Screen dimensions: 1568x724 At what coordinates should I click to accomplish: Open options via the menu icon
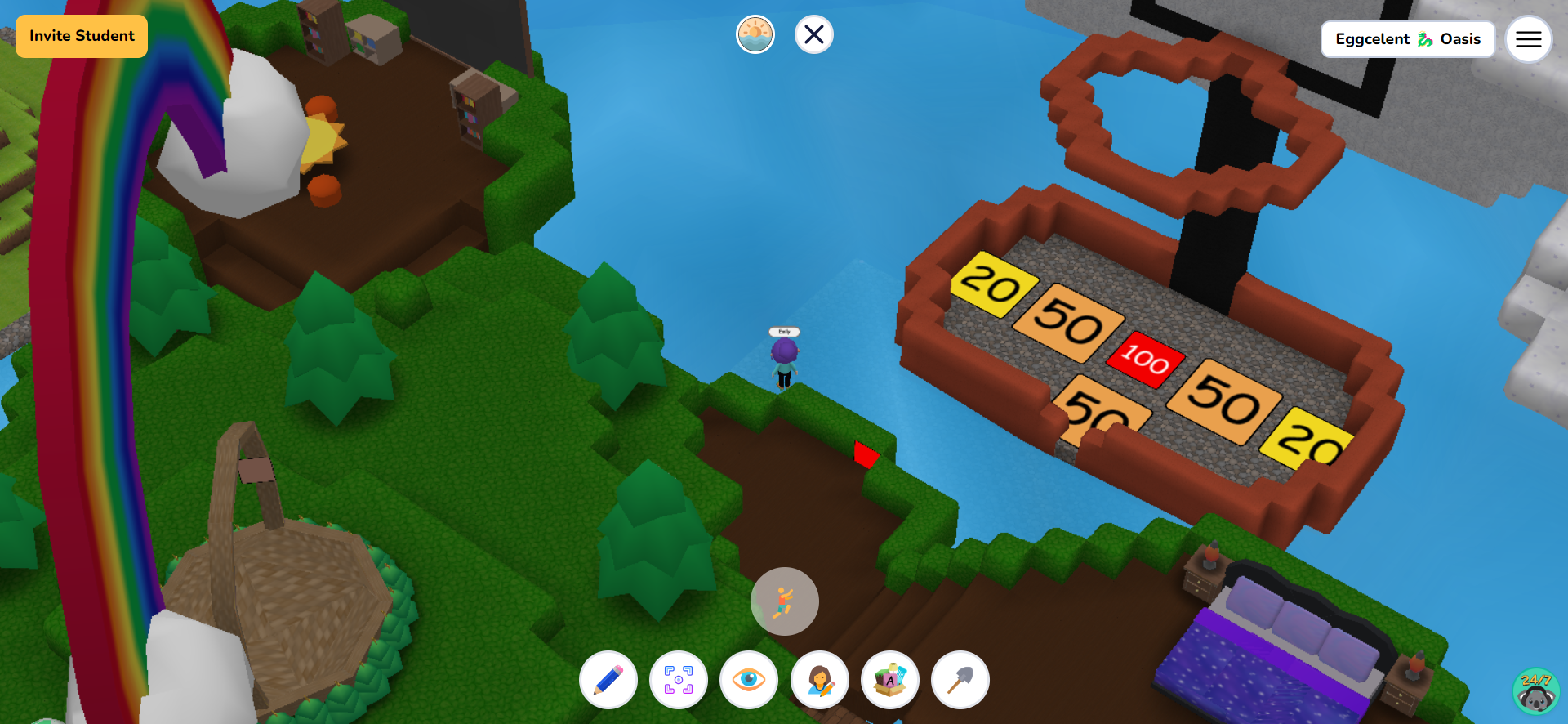click(1529, 38)
